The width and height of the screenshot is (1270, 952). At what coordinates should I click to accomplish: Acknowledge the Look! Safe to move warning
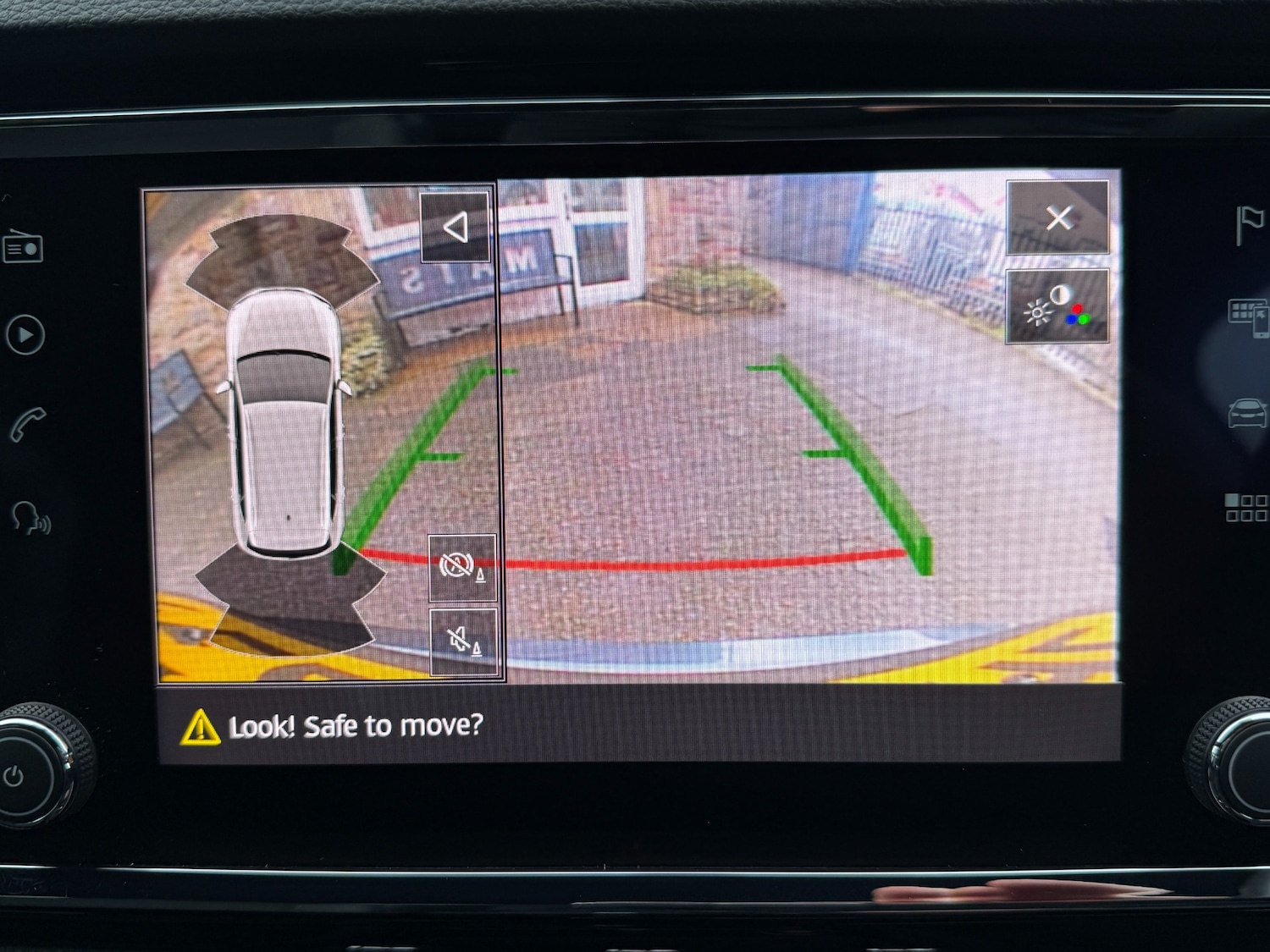pos(339,726)
